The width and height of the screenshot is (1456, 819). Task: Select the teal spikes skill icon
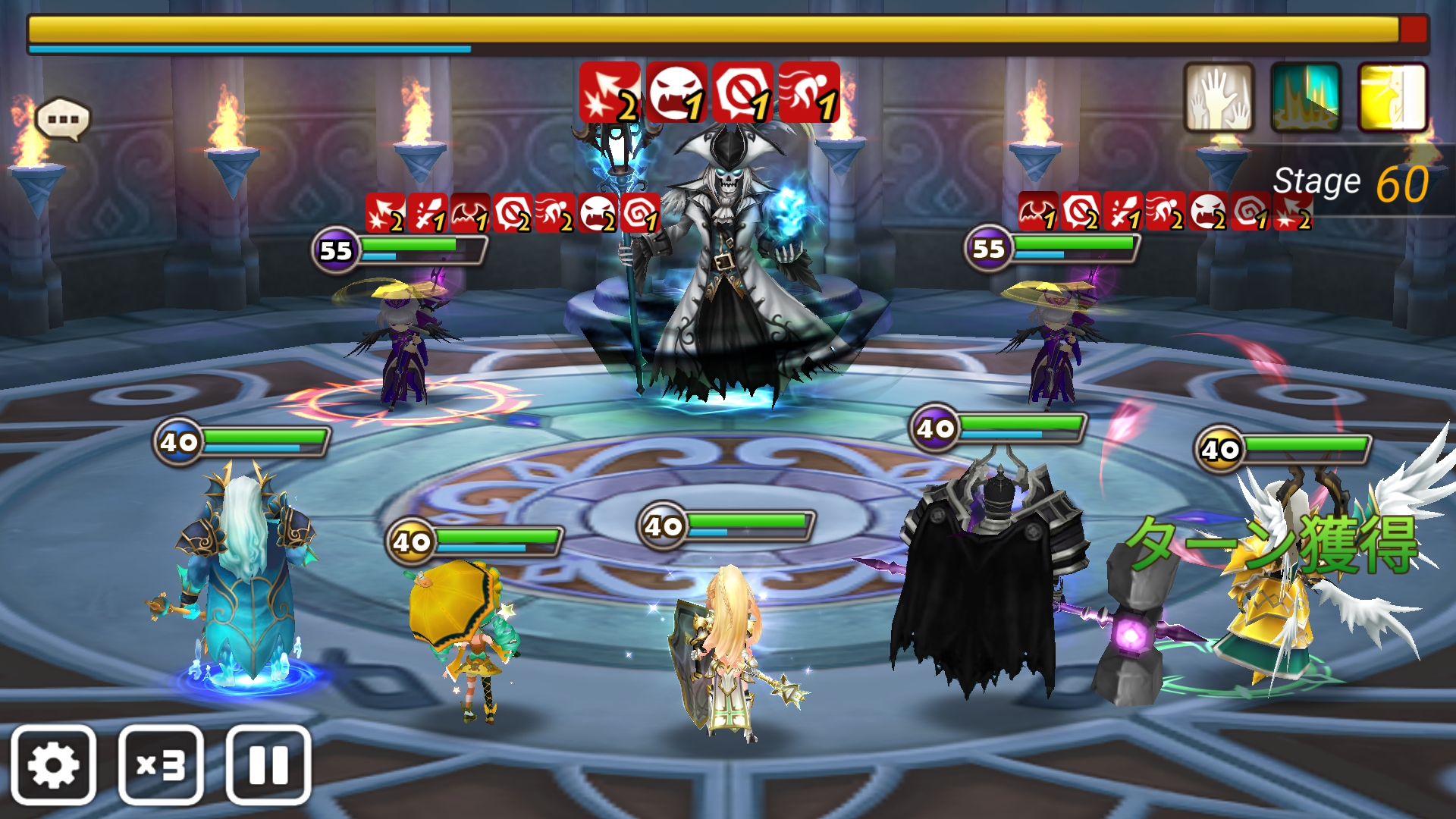[x=1306, y=98]
